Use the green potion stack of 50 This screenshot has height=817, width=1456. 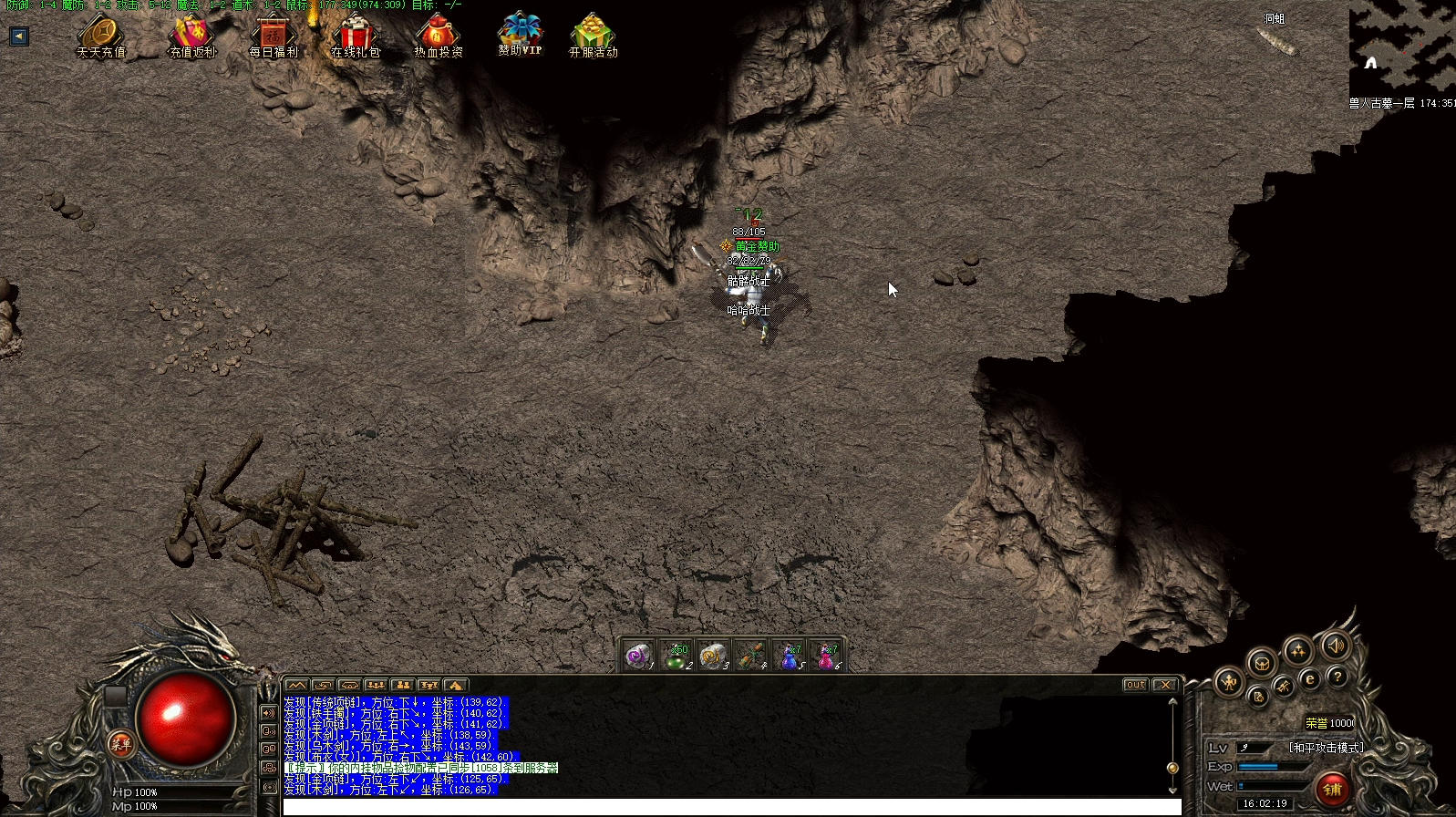(676, 656)
